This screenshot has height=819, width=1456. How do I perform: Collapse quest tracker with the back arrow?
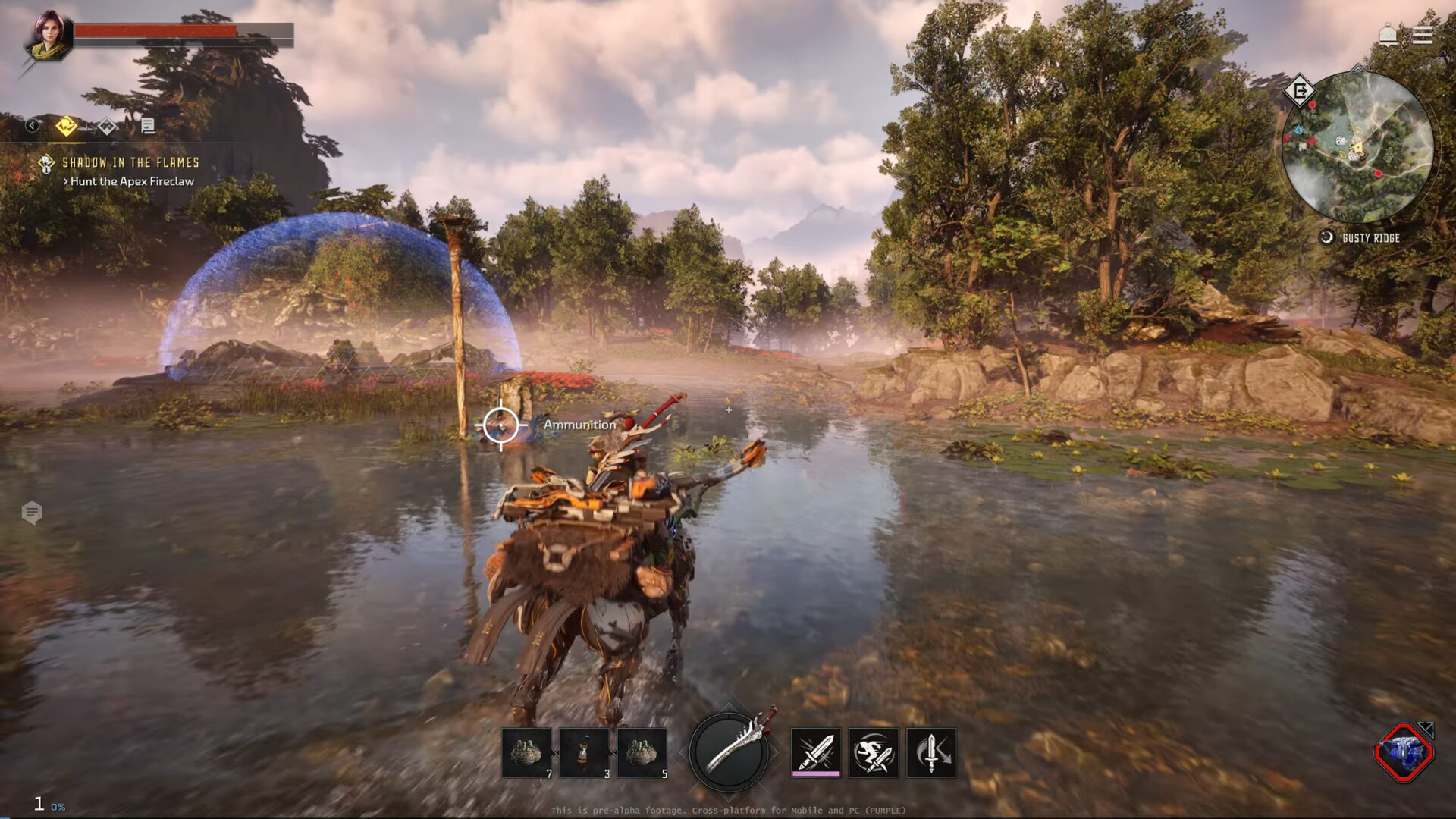click(x=32, y=126)
